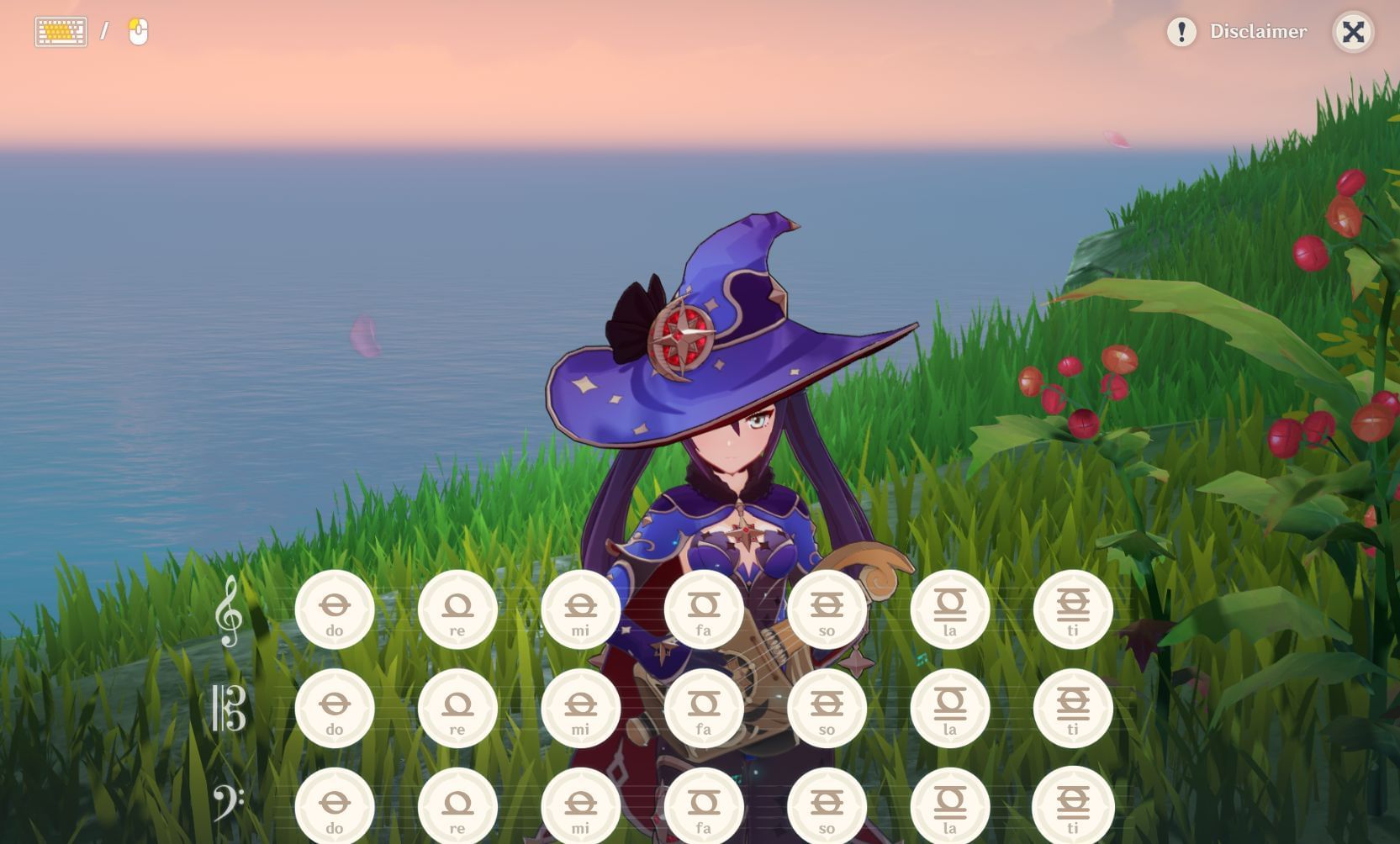Click the exclamation mark beside Disclaimer
This screenshot has width=1400, height=844.
[1181, 32]
